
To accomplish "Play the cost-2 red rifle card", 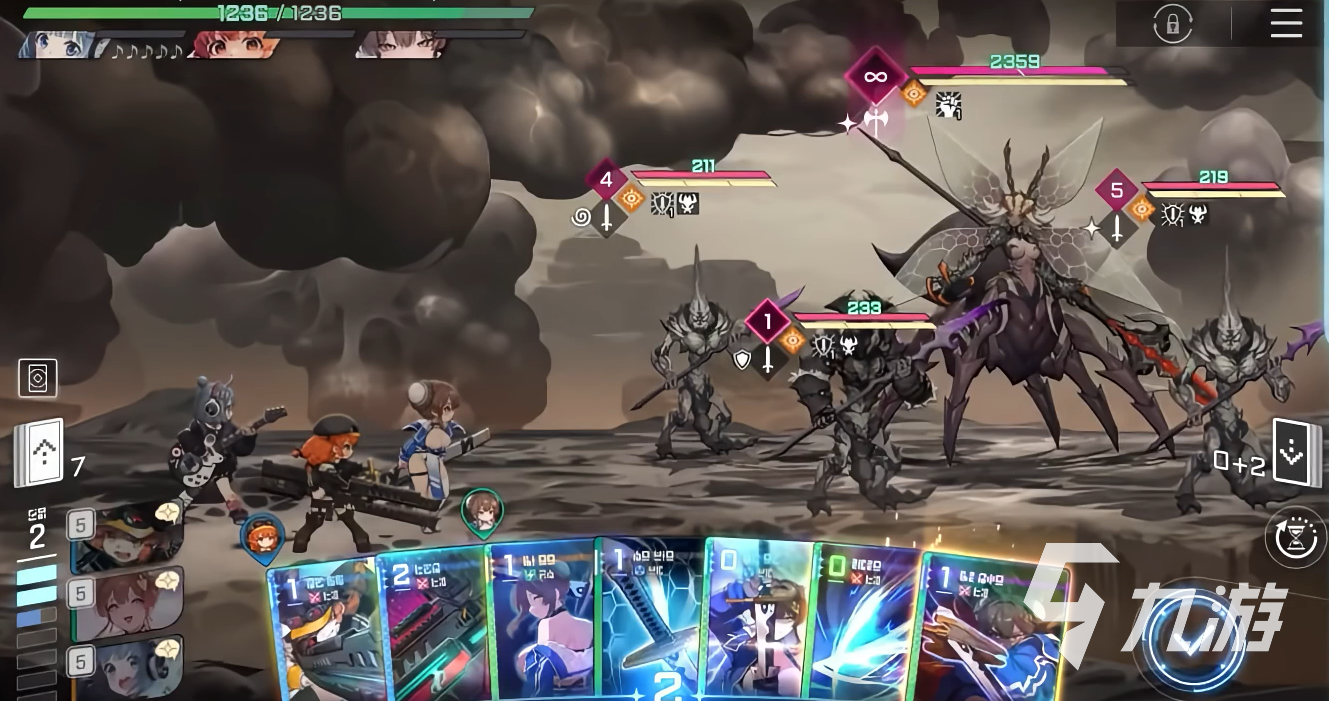I will click(432, 627).
